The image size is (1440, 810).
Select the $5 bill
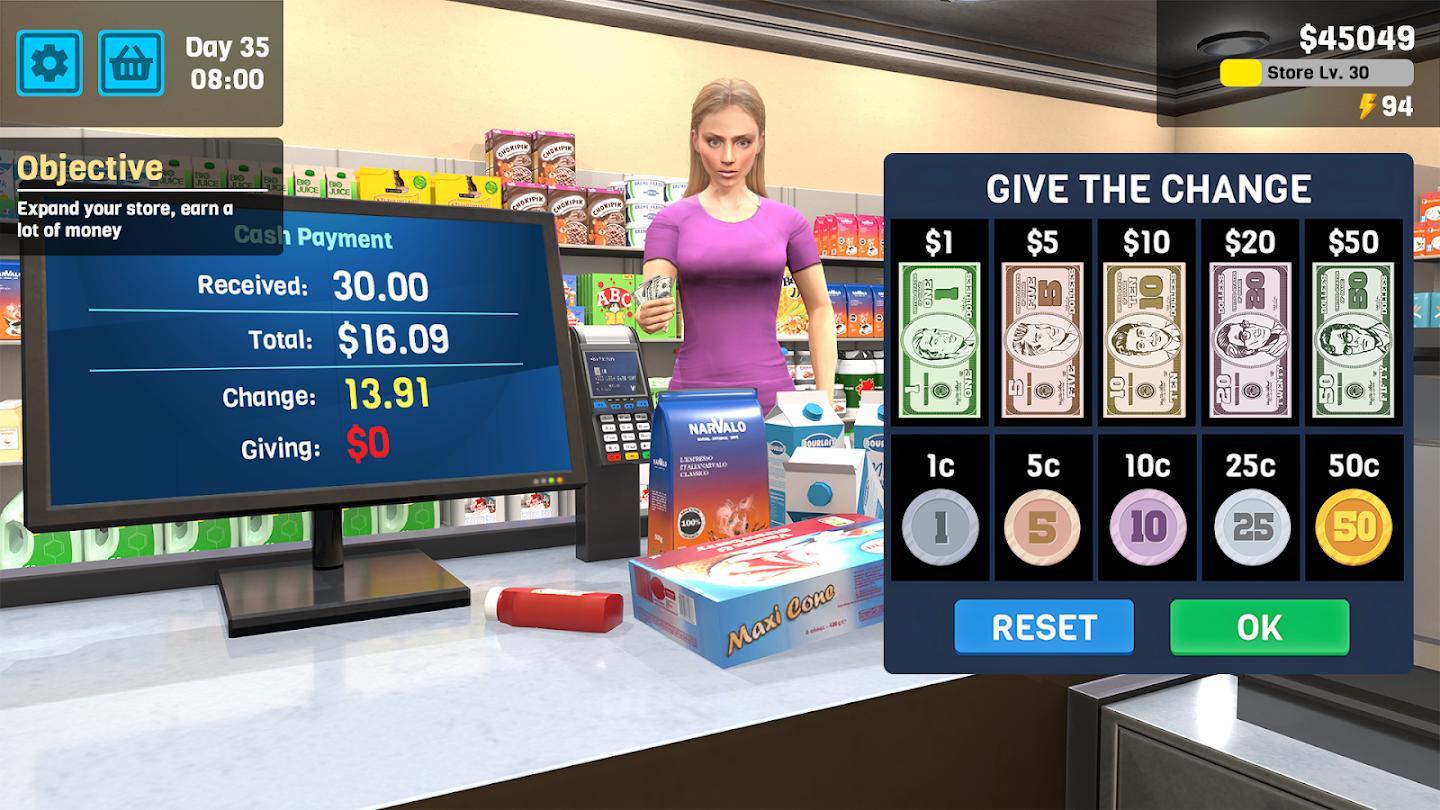[1044, 335]
